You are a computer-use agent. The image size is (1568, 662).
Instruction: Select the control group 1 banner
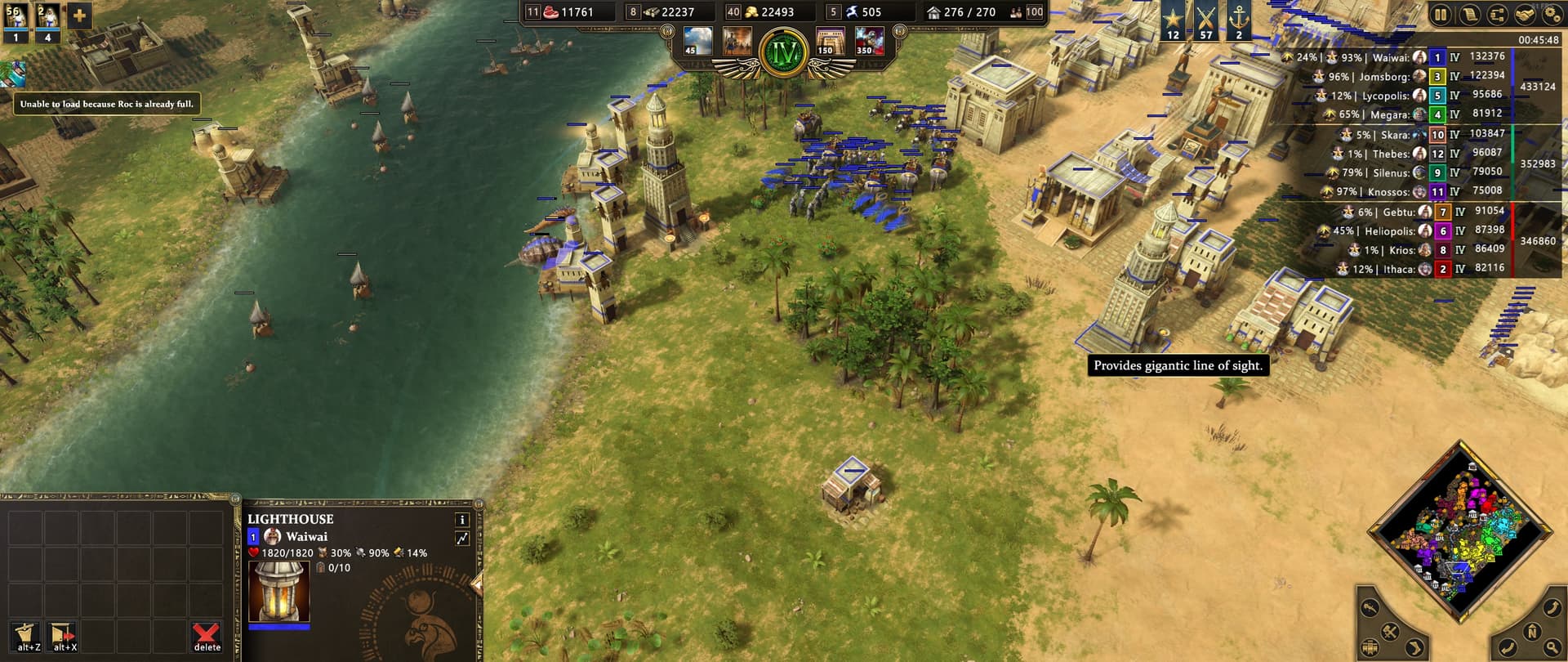click(16, 22)
